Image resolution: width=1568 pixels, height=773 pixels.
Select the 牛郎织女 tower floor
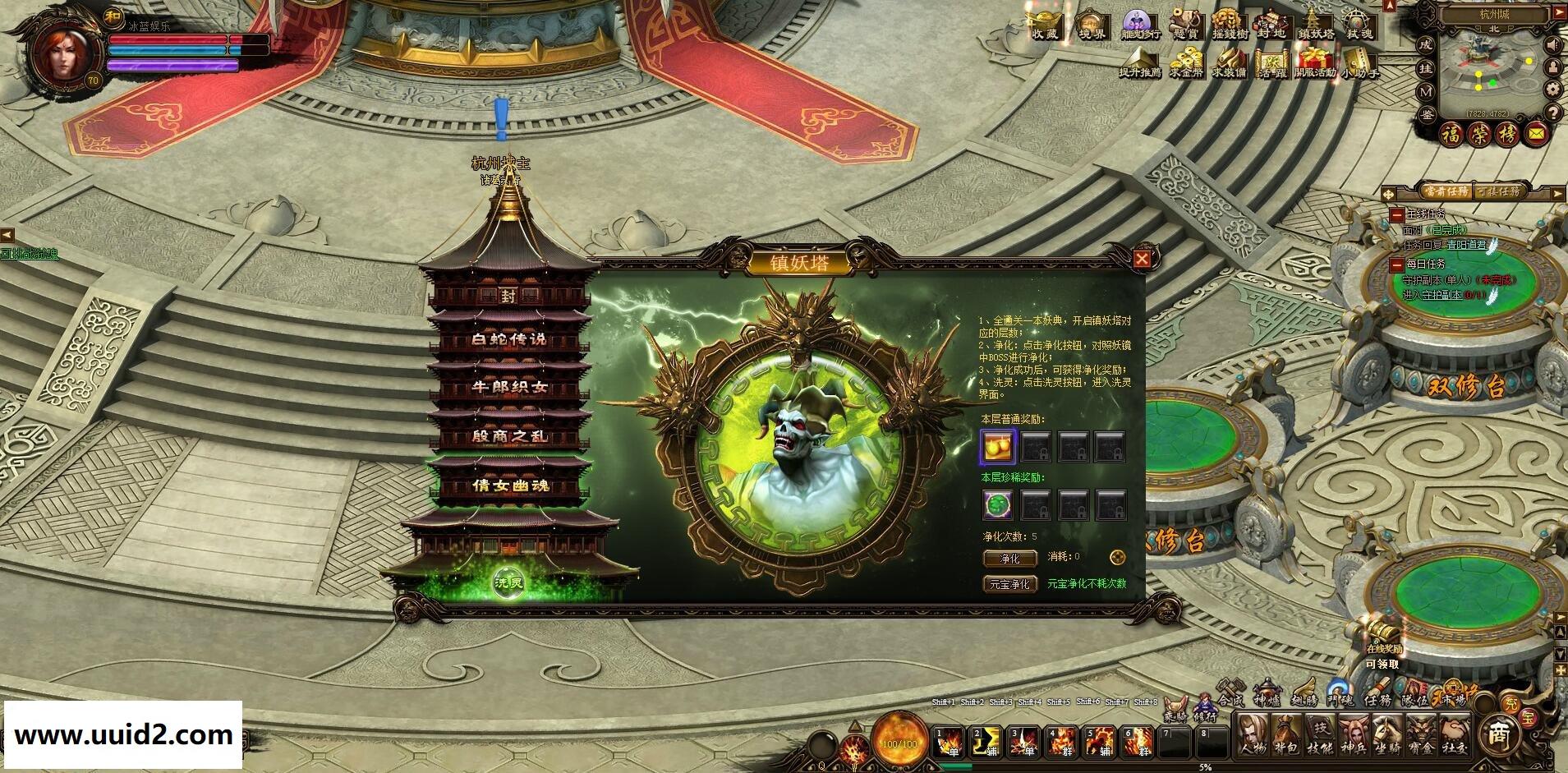508,388
